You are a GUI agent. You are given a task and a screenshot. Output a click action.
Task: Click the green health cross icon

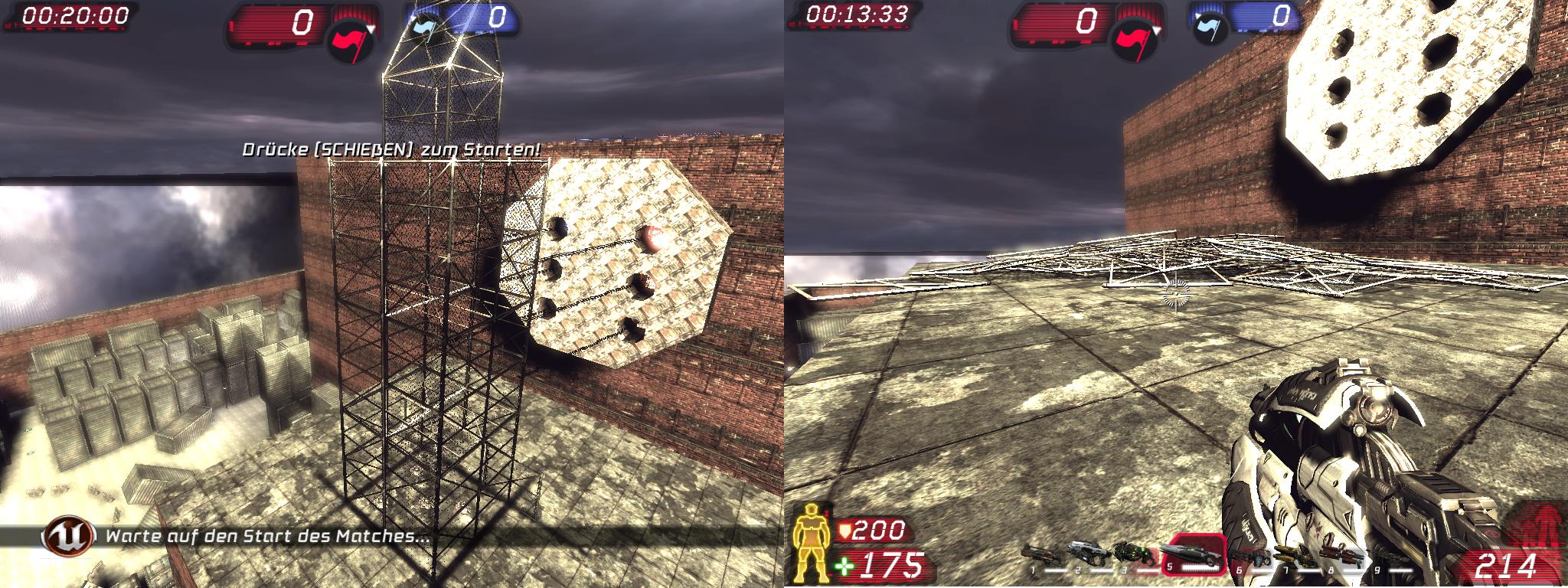pyautogui.click(x=845, y=567)
